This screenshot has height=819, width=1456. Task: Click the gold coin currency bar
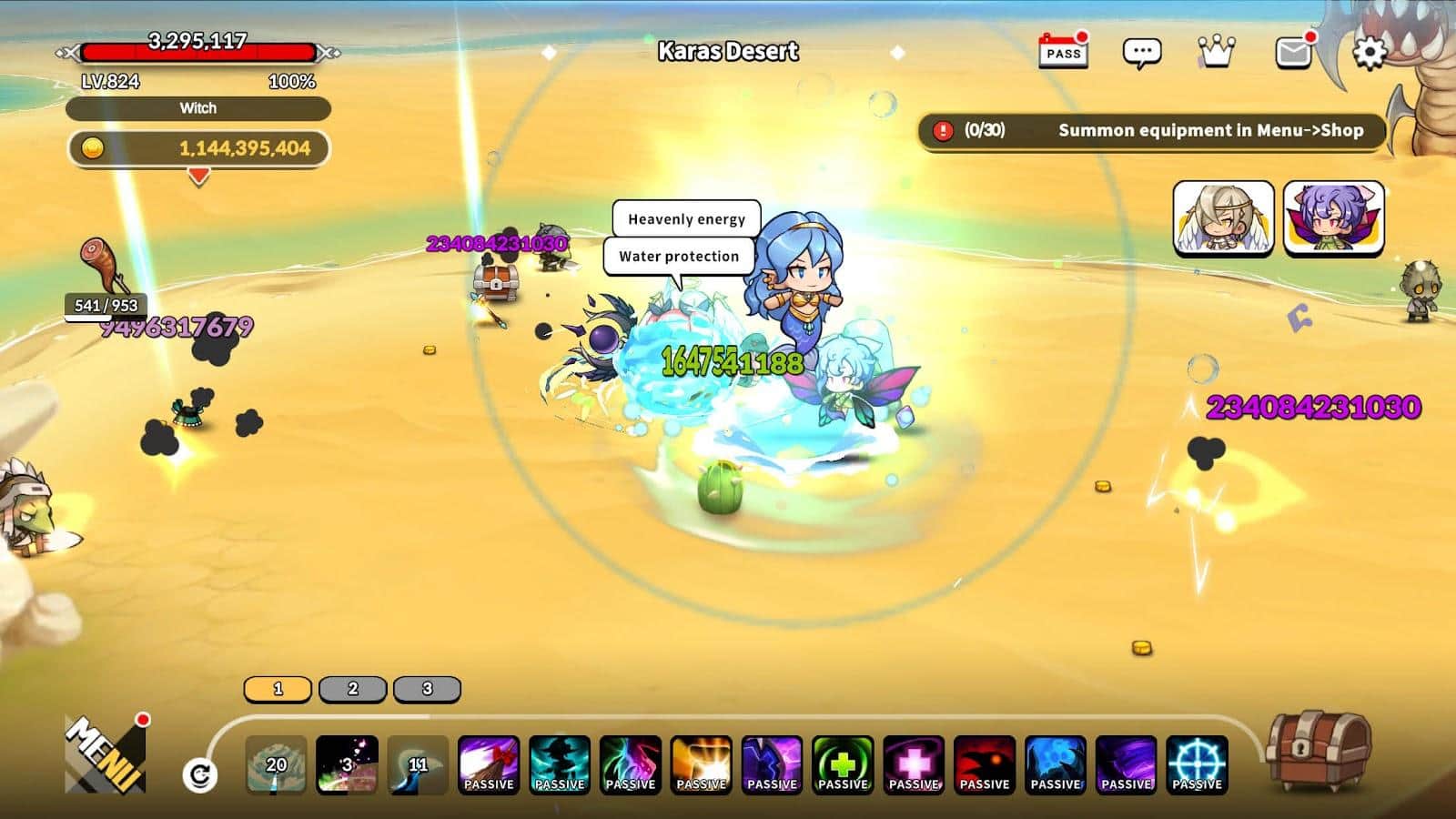pos(198,148)
